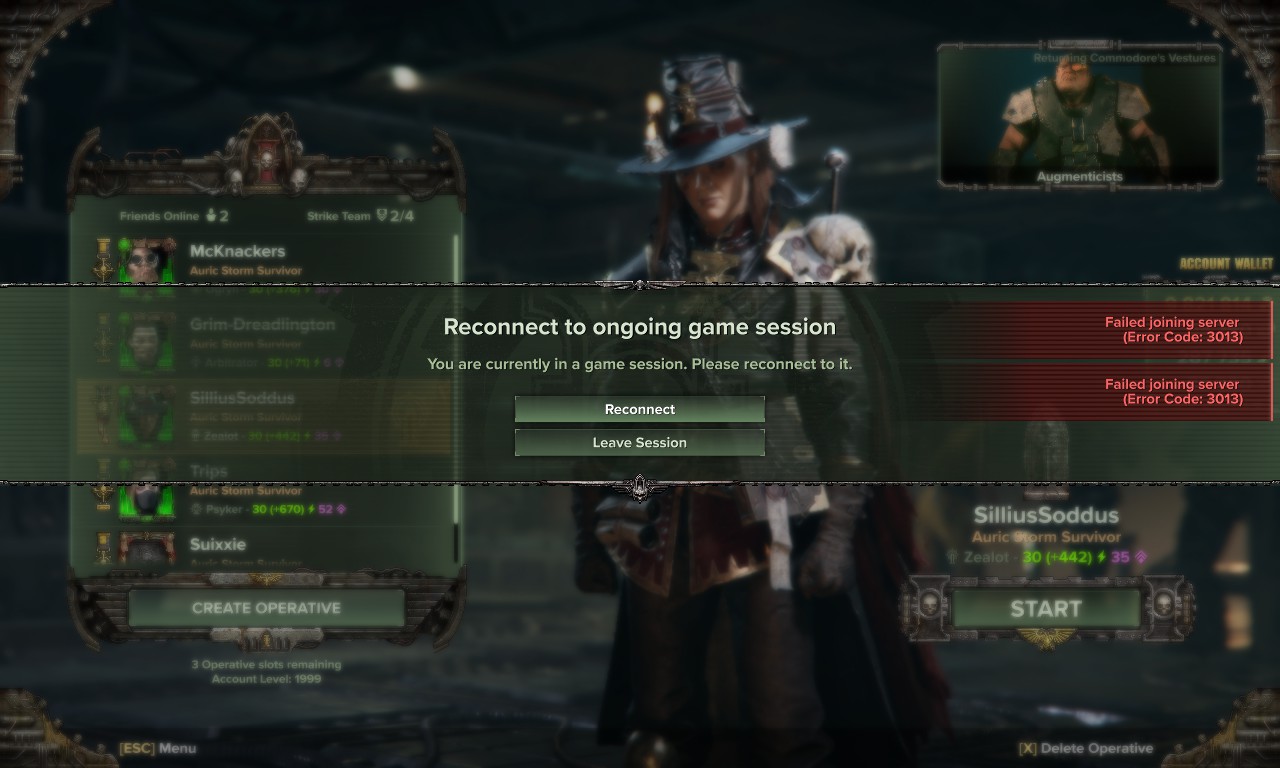Reconnect to the ongoing game session
The image size is (1280, 768).
click(640, 409)
